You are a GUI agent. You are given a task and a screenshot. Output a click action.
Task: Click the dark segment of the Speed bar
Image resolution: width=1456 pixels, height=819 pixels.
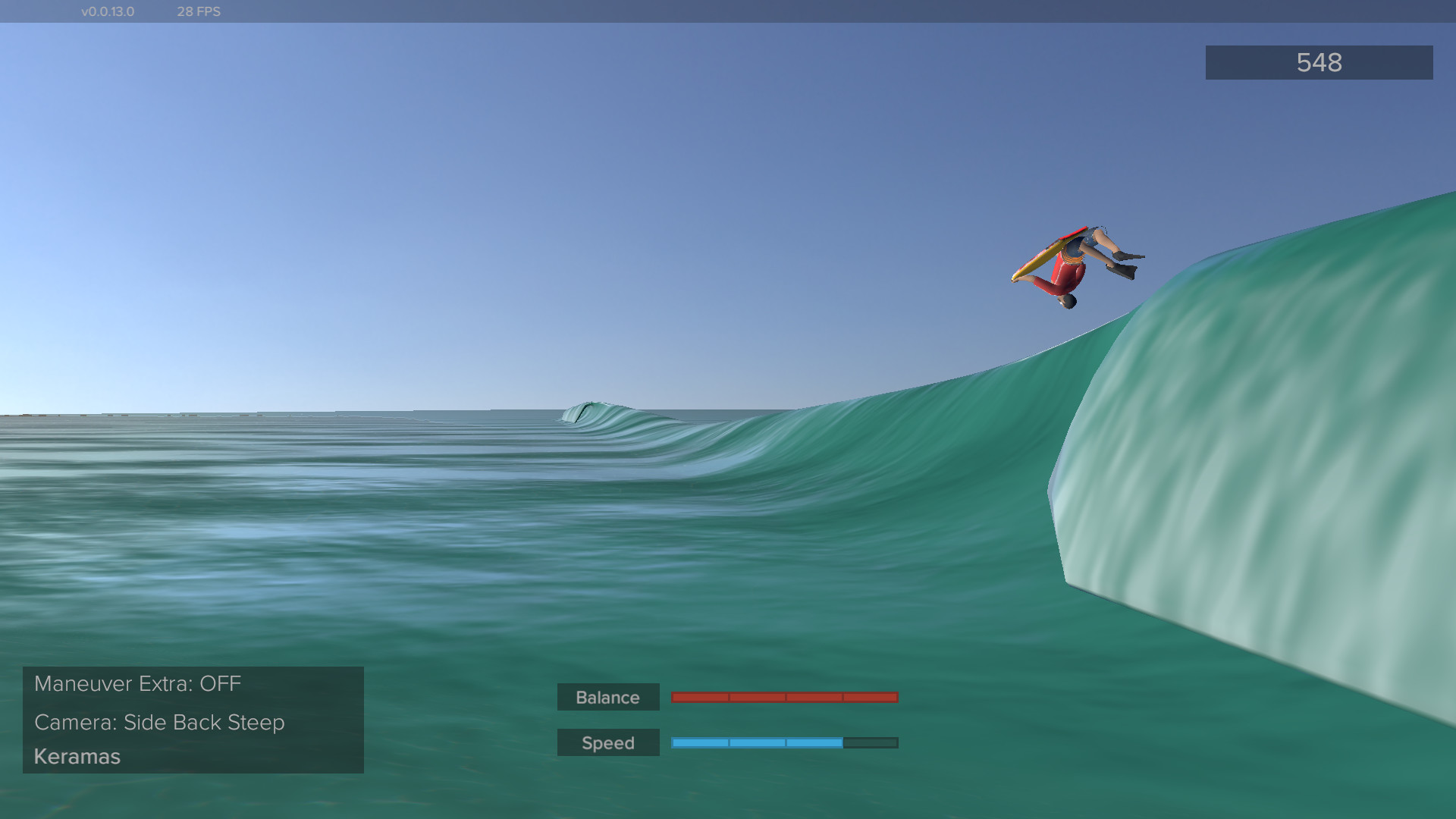coord(871,742)
